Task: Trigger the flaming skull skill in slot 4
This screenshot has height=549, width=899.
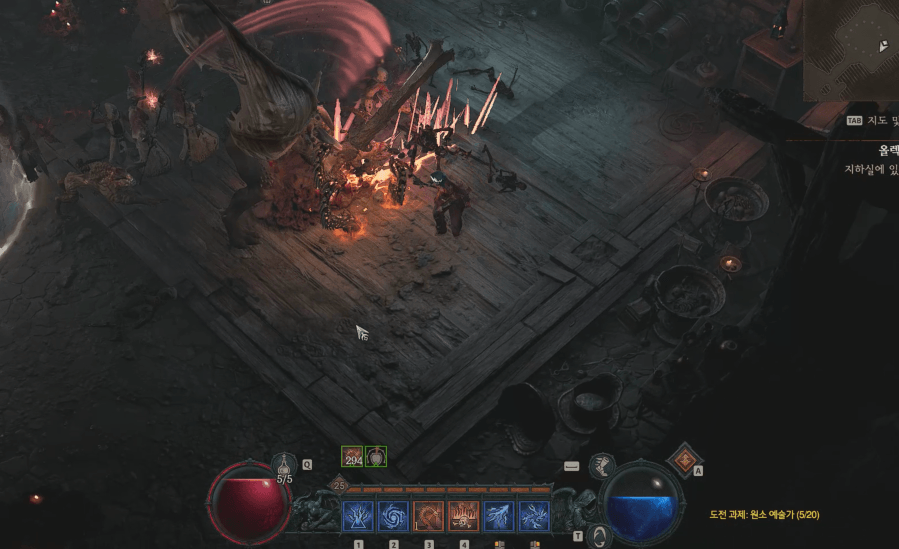Action: (x=463, y=516)
